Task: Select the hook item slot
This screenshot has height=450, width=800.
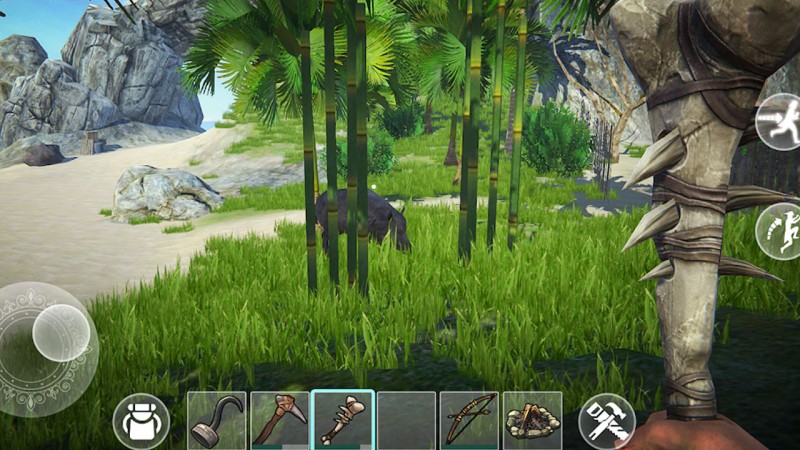Action: click(x=217, y=420)
